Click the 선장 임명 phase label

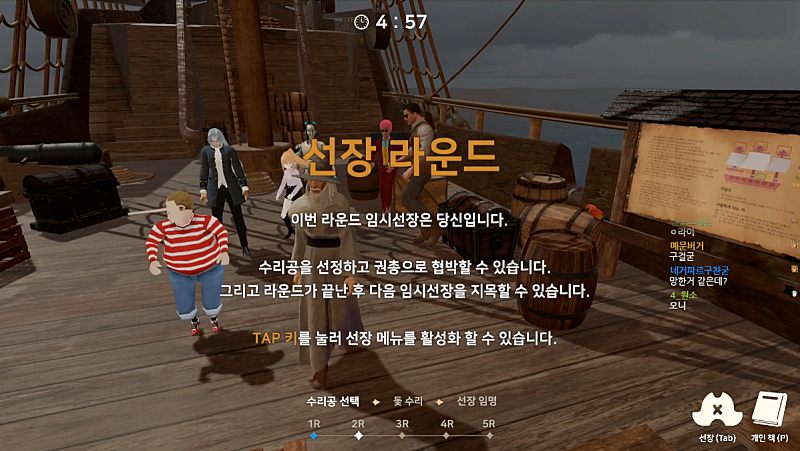coord(477,401)
